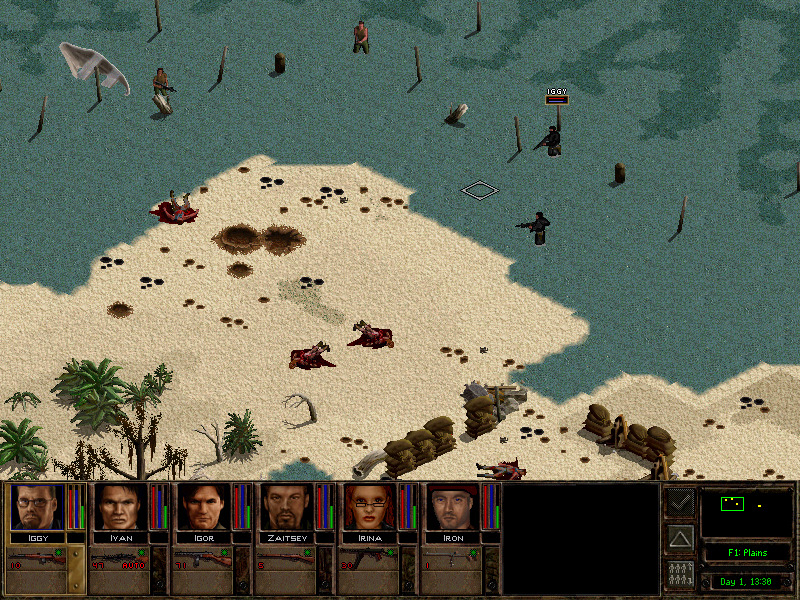The image size is (800, 600).
Task: Click the triangle button
Action: (x=680, y=539)
